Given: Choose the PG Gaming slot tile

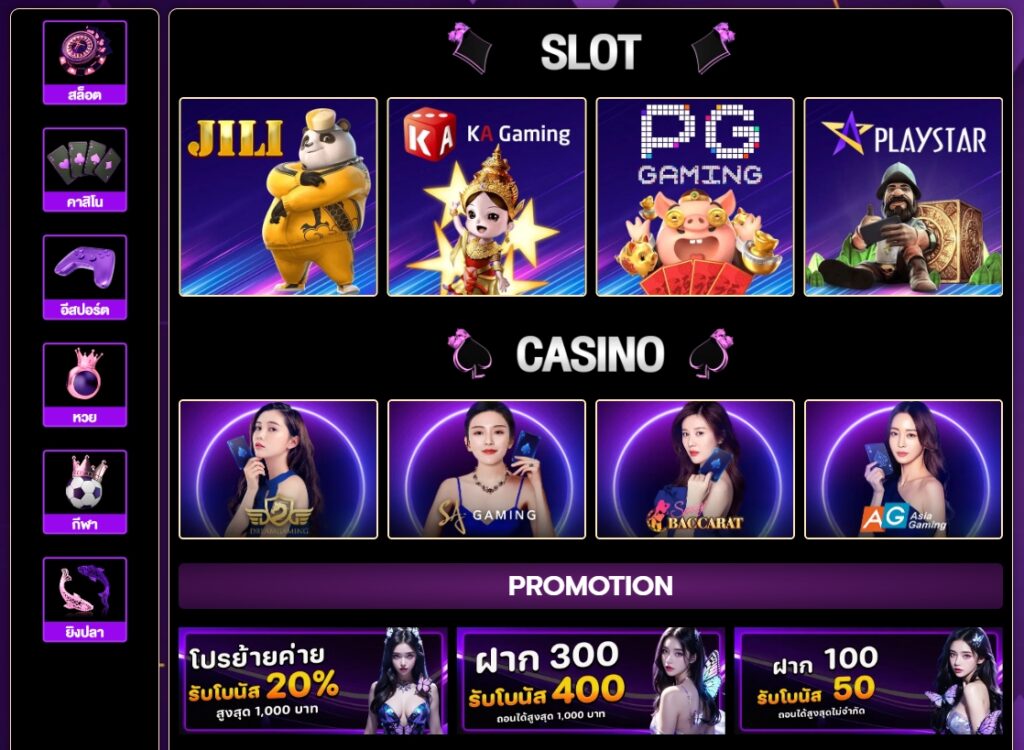Looking at the screenshot, I should click(x=695, y=197).
